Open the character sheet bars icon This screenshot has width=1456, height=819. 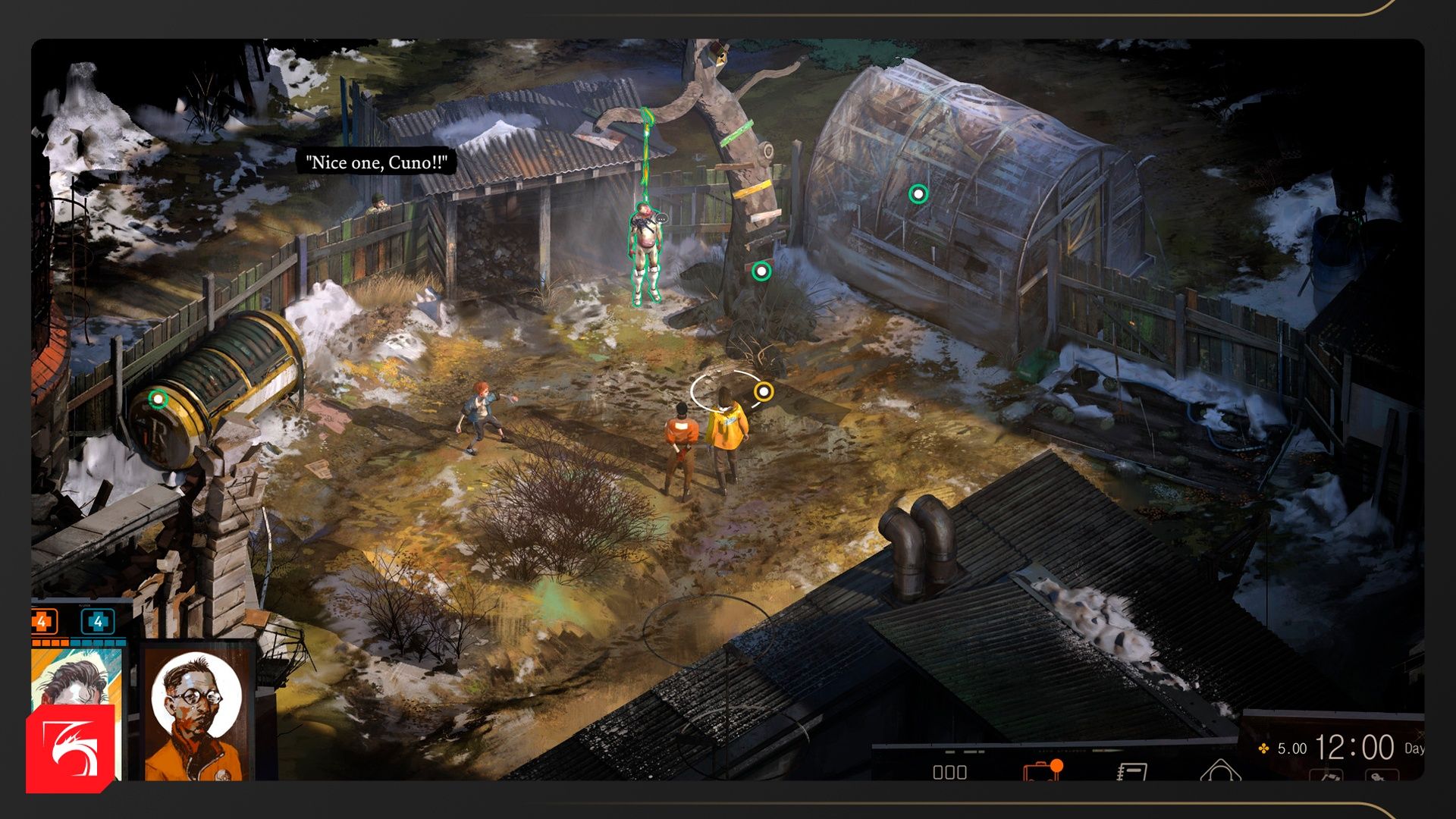click(x=949, y=772)
